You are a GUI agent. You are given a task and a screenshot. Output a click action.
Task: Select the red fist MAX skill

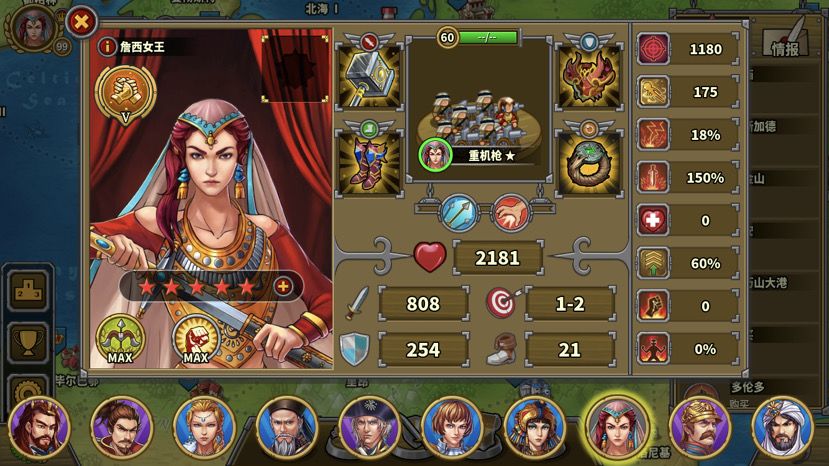click(x=196, y=339)
